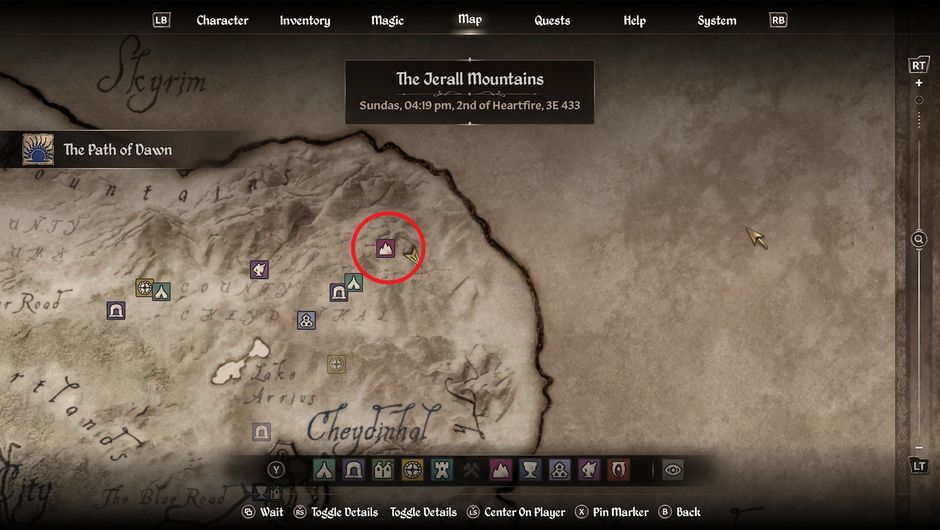The height and width of the screenshot is (530, 940).
Task: Toggle the castle tower filter icon
Action: pyautogui.click(x=443, y=470)
